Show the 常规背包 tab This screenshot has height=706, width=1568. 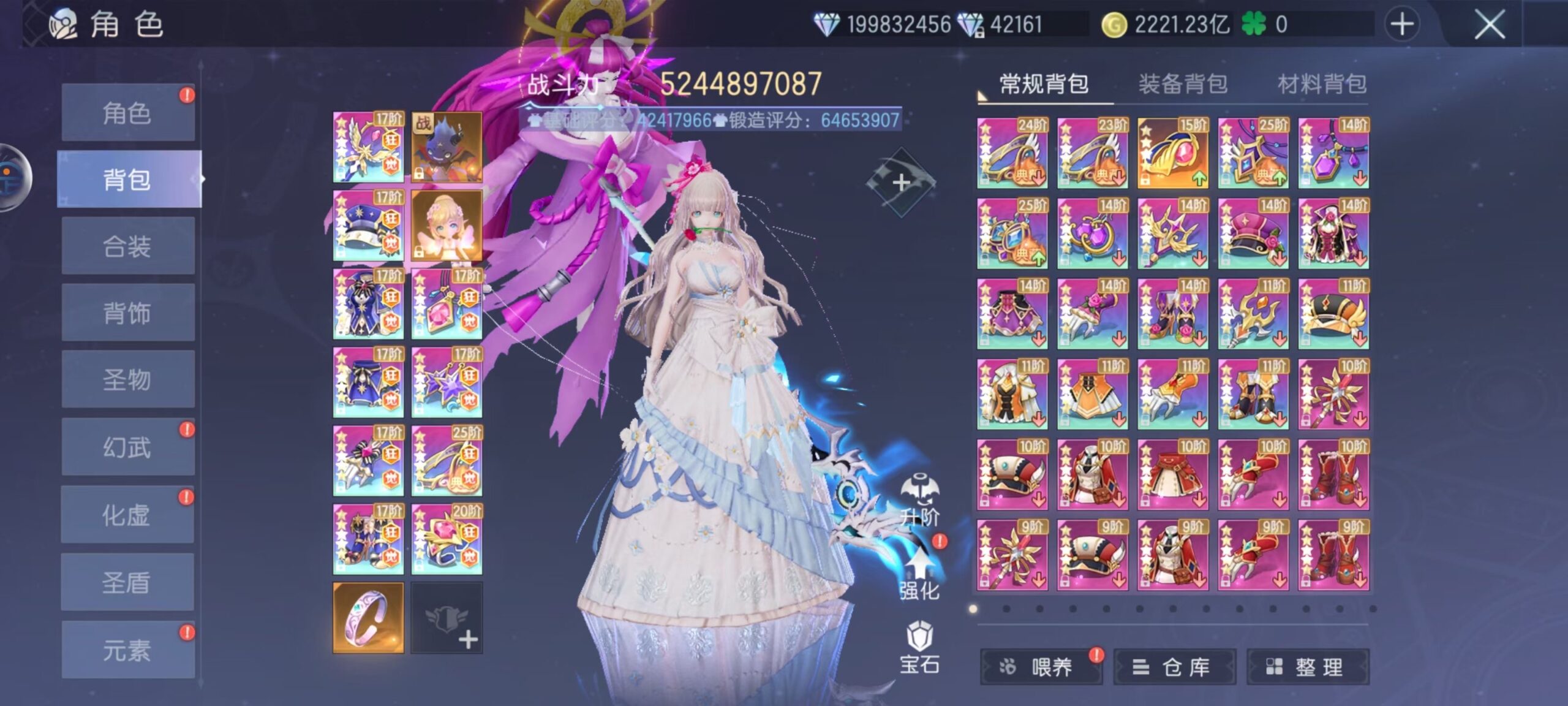tap(1044, 84)
